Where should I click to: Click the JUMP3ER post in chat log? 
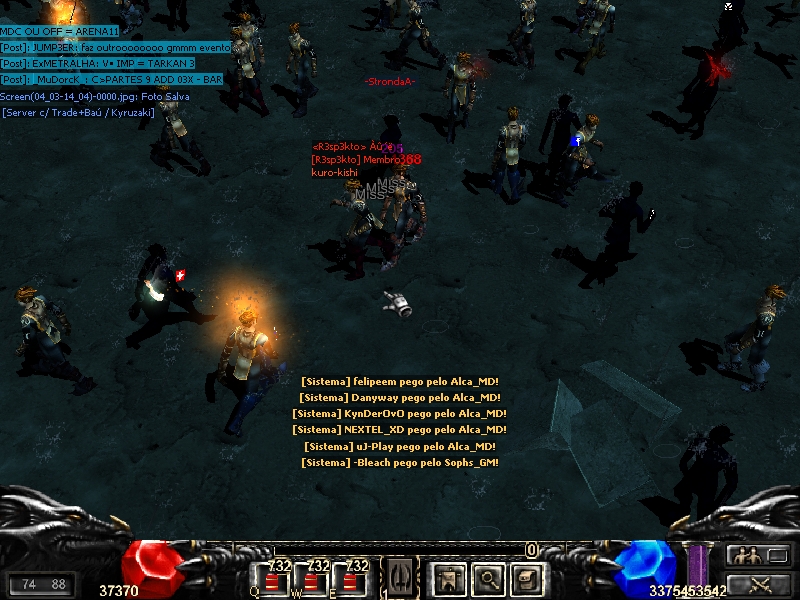116,47
